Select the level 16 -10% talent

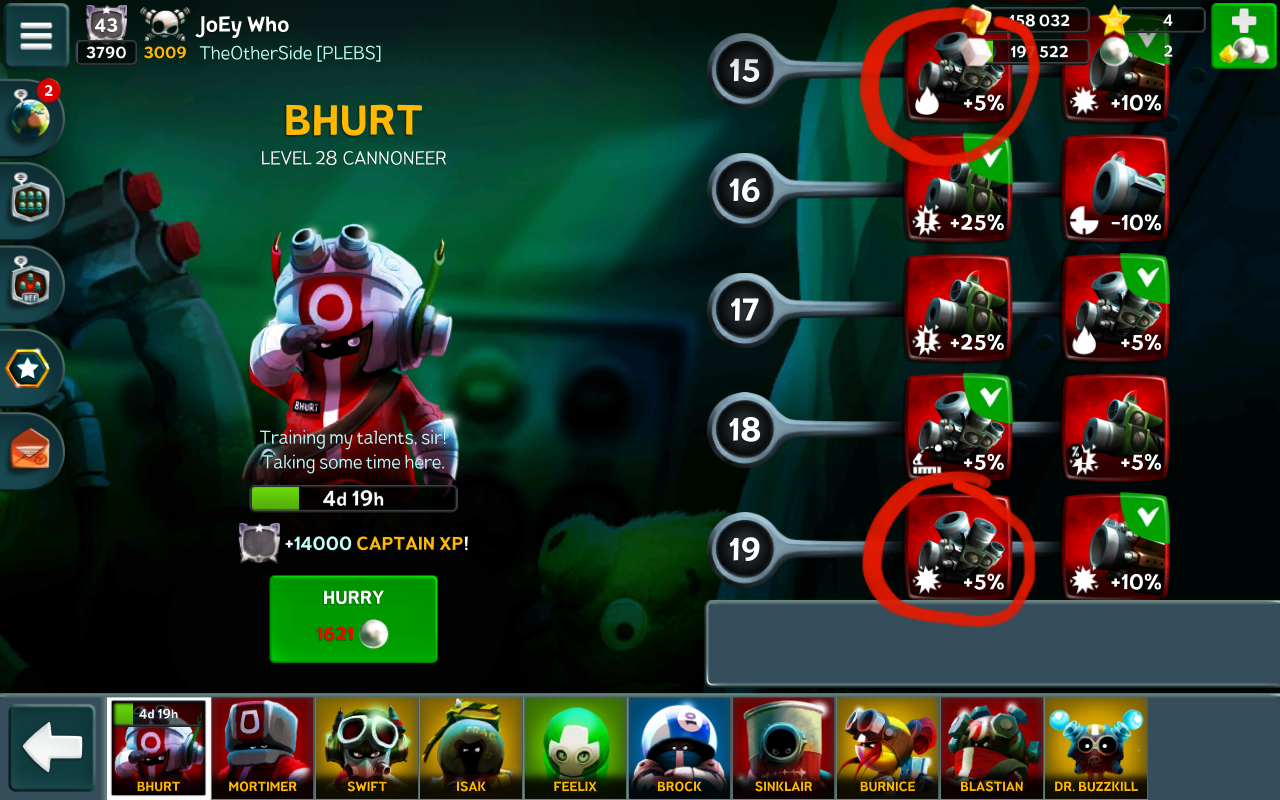[x=1115, y=189]
